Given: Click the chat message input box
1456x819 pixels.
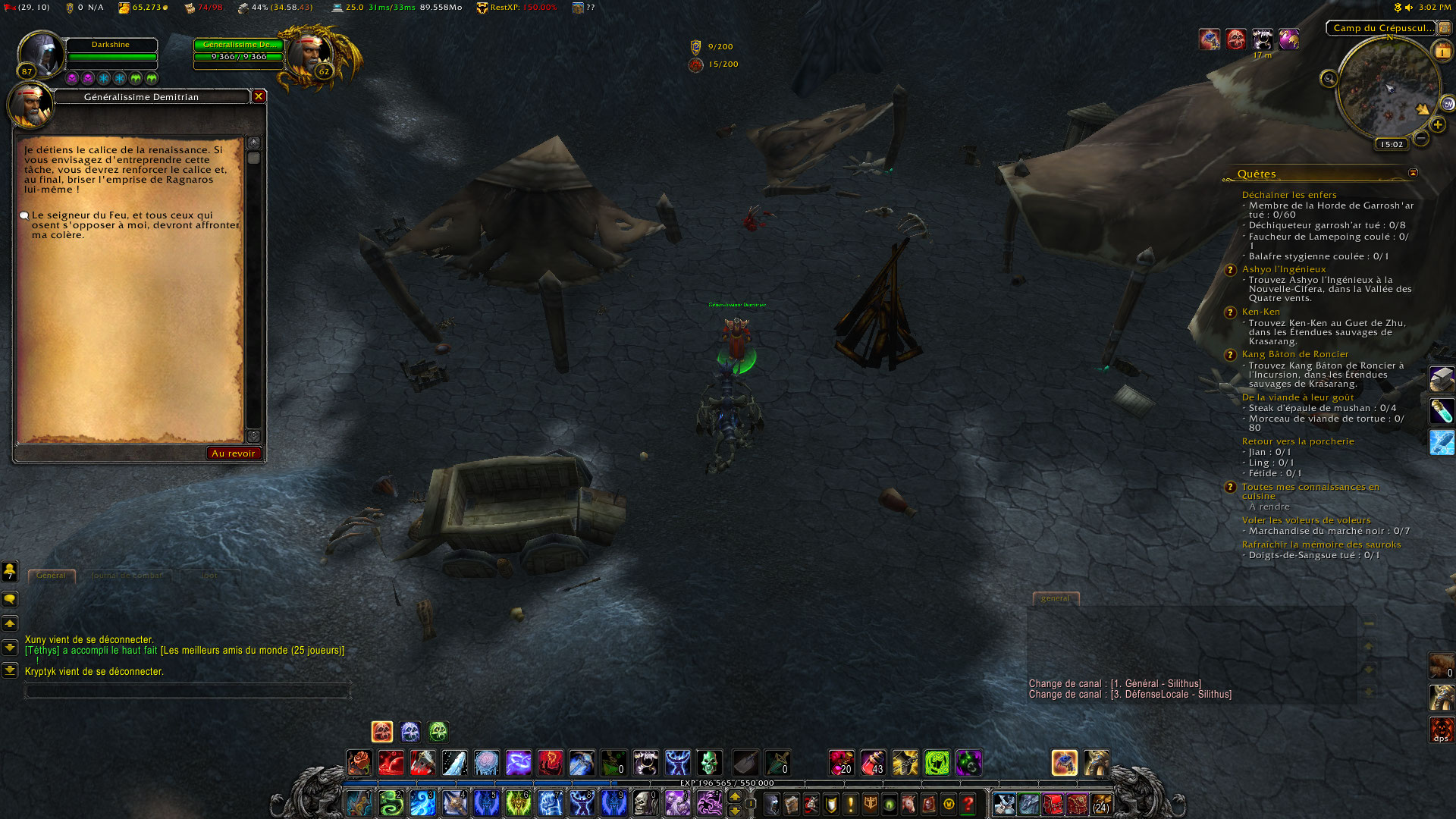Looking at the screenshot, I should [187, 691].
